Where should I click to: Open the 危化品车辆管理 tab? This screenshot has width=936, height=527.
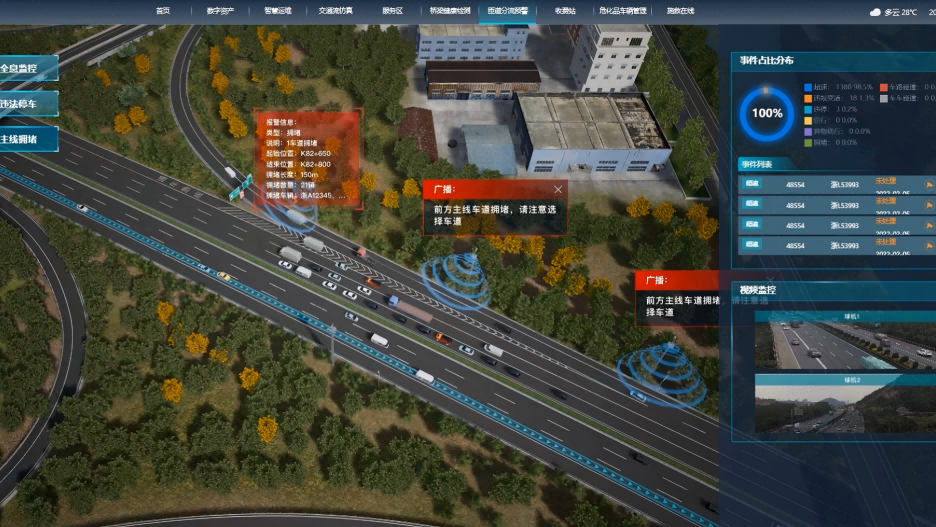click(x=623, y=10)
